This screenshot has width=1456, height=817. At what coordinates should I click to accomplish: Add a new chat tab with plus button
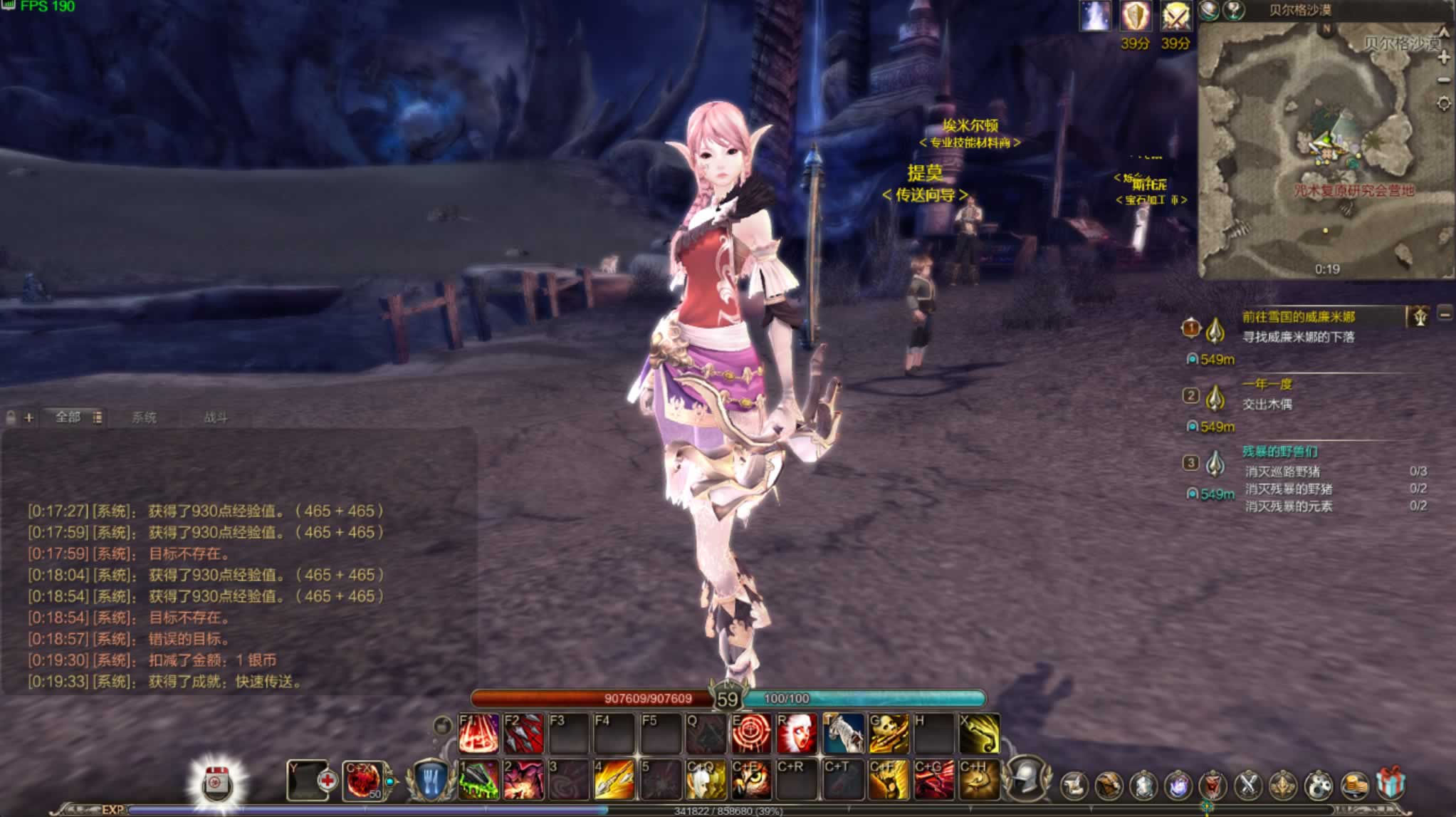tap(28, 417)
